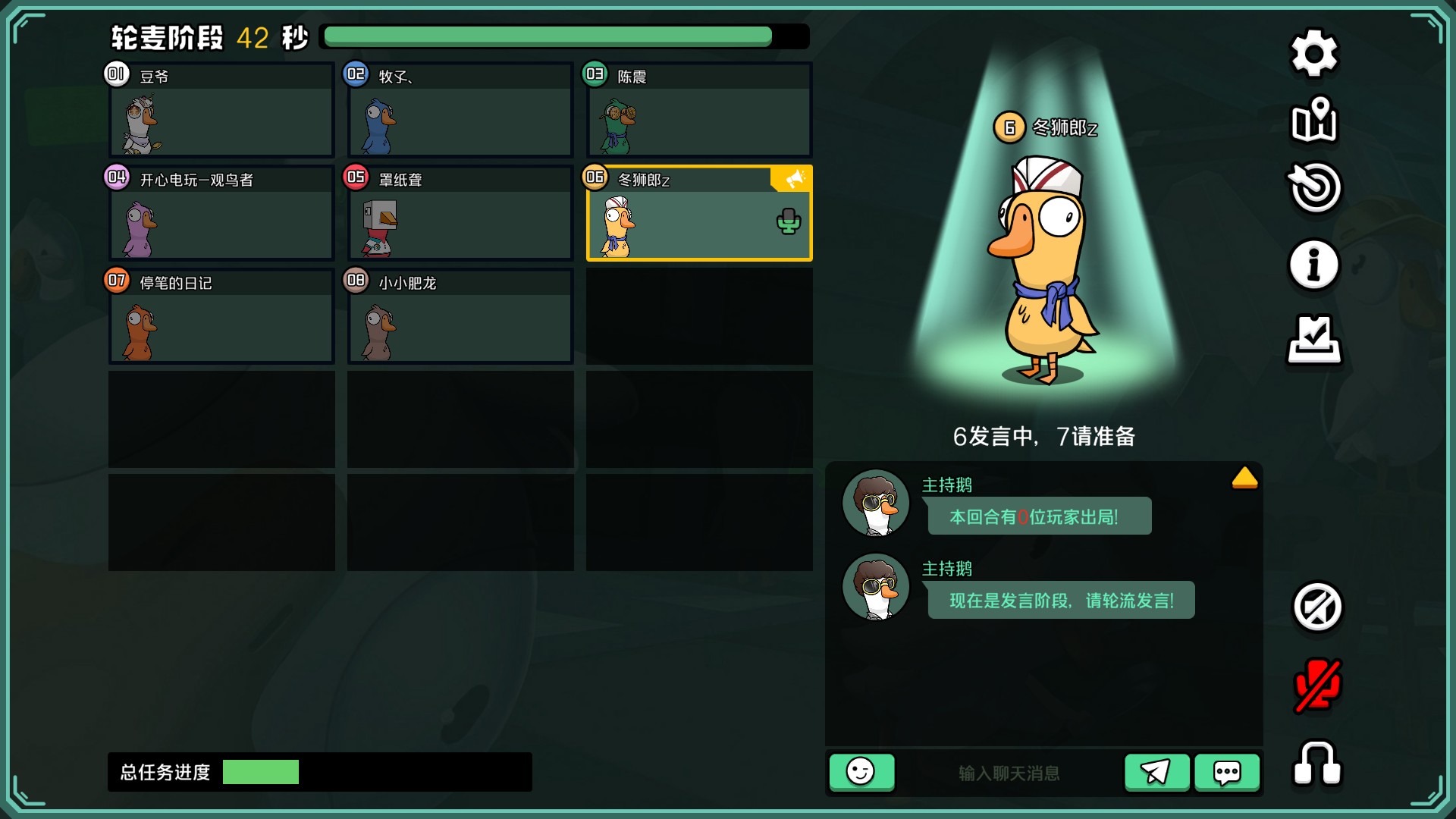Open the emoji picker in chat

click(862, 772)
